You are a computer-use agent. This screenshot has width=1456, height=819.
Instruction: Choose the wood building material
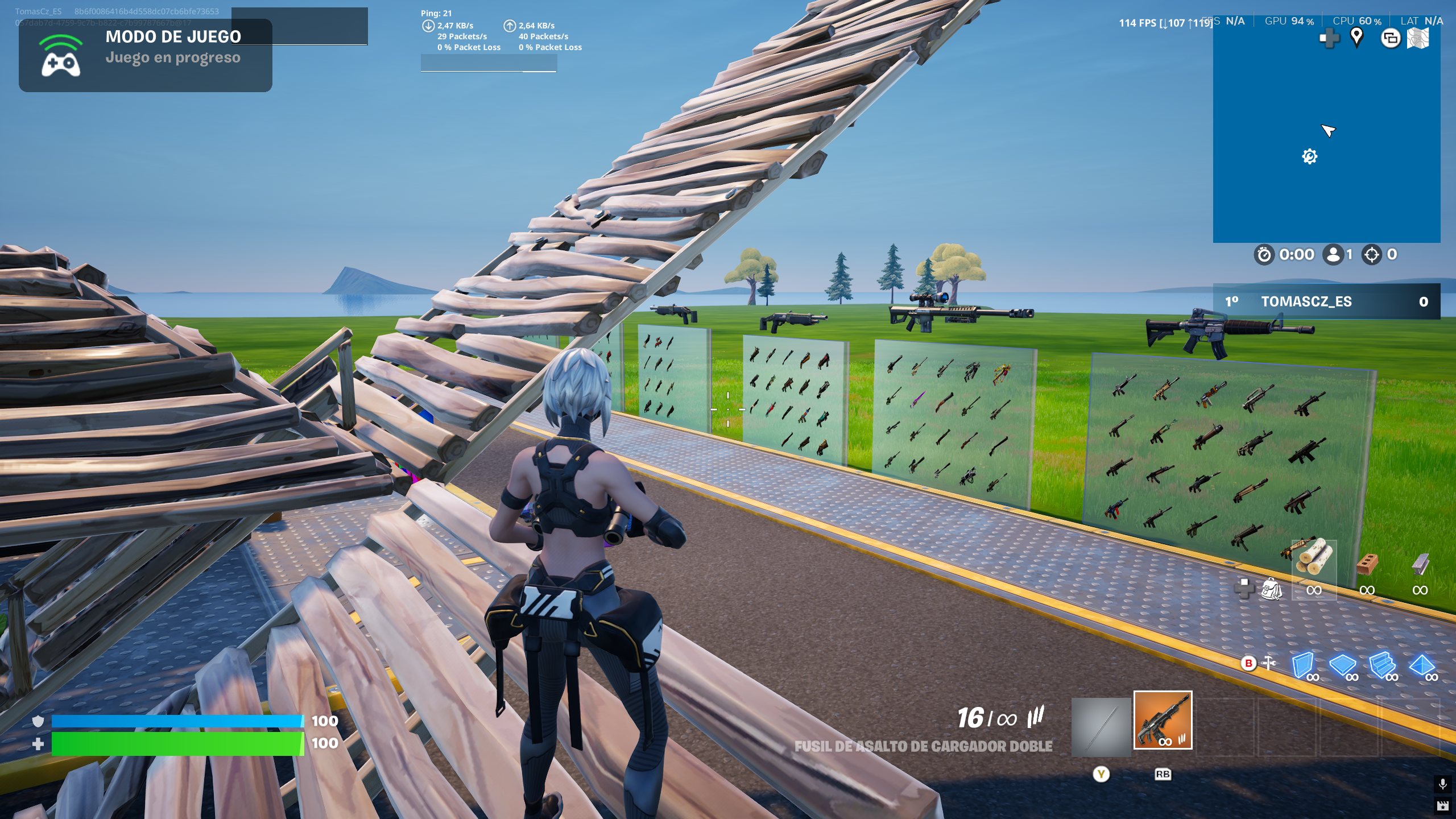(x=1314, y=561)
